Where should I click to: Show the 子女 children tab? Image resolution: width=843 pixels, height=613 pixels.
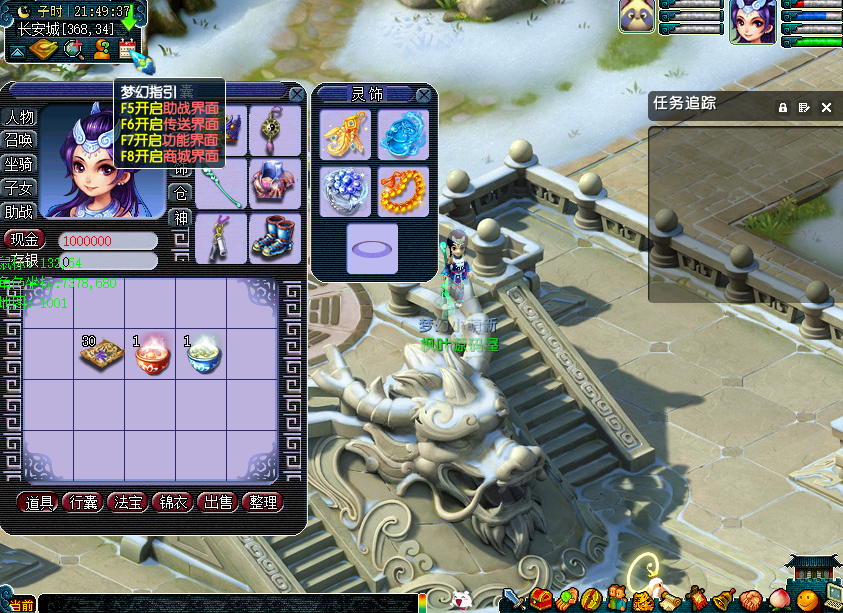point(19,188)
